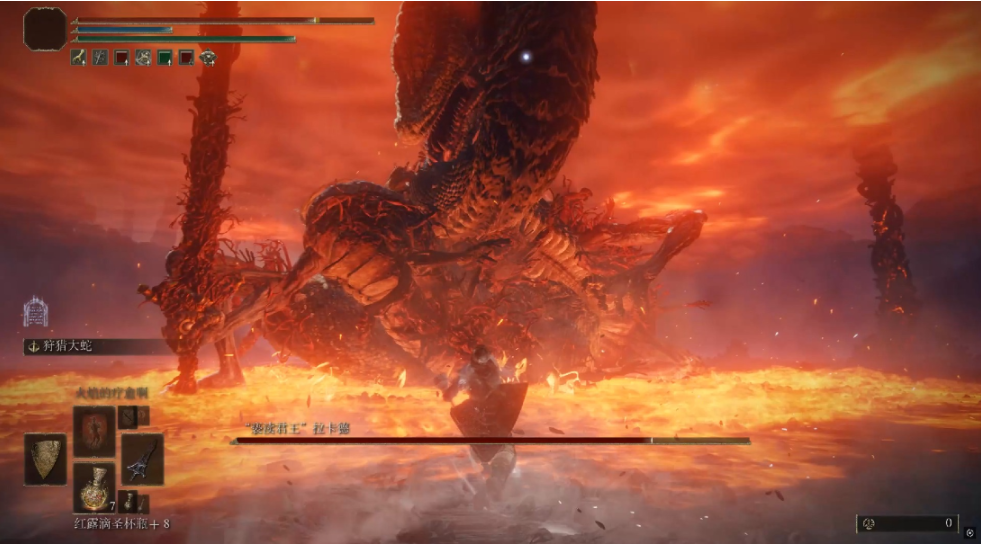
Task: Click the green square status buff icon
Action: click(x=165, y=58)
